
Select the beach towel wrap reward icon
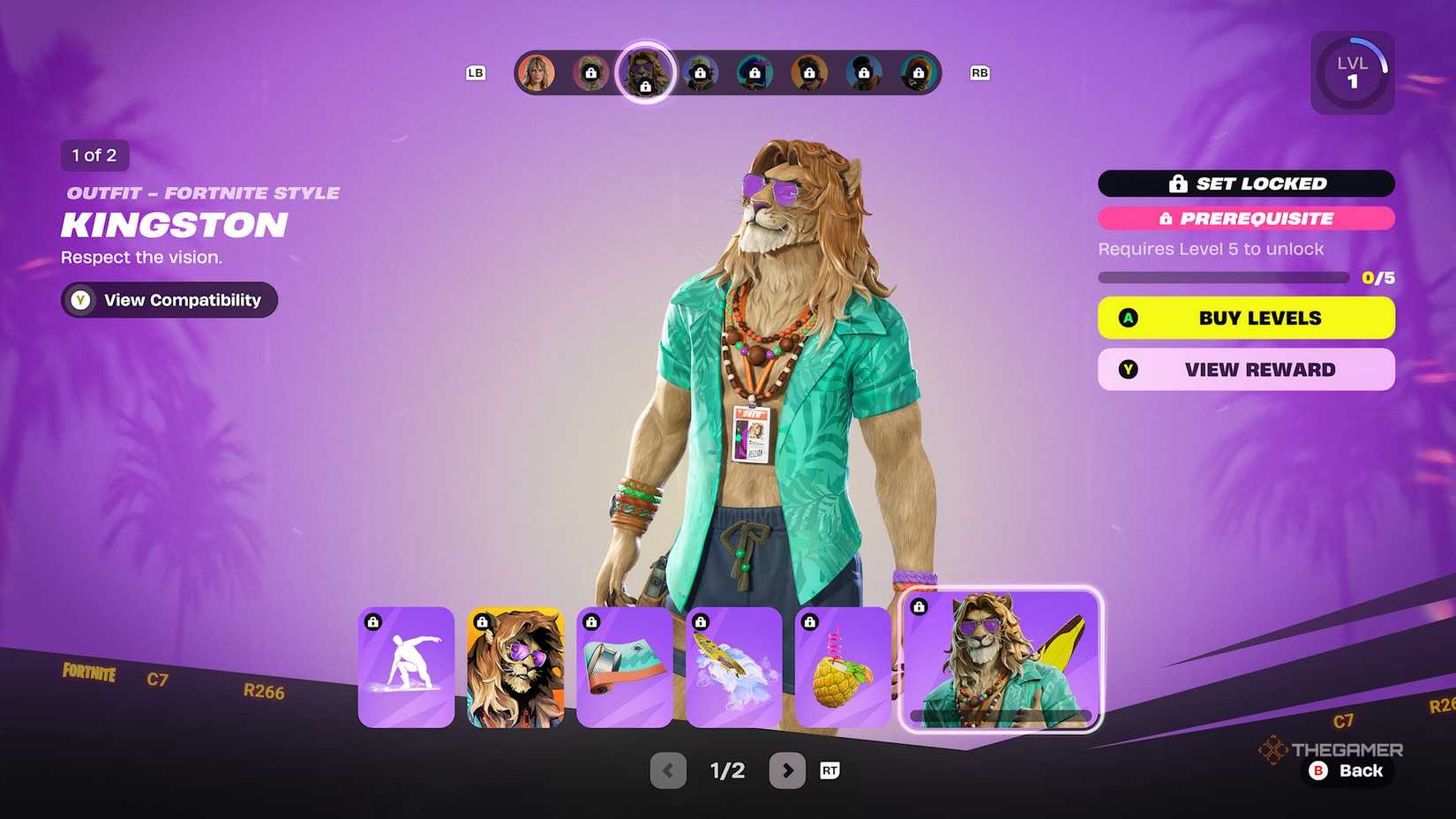tap(625, 668)
